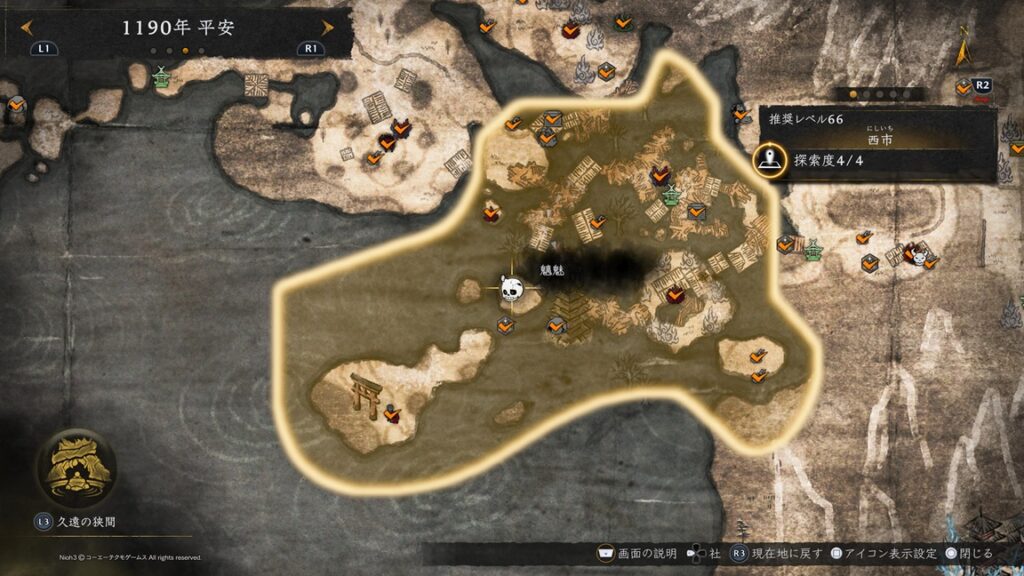Switch to the next era with right arrow
The height and width of the screenshot is (576, 1024).
click(x=327, y=28)
